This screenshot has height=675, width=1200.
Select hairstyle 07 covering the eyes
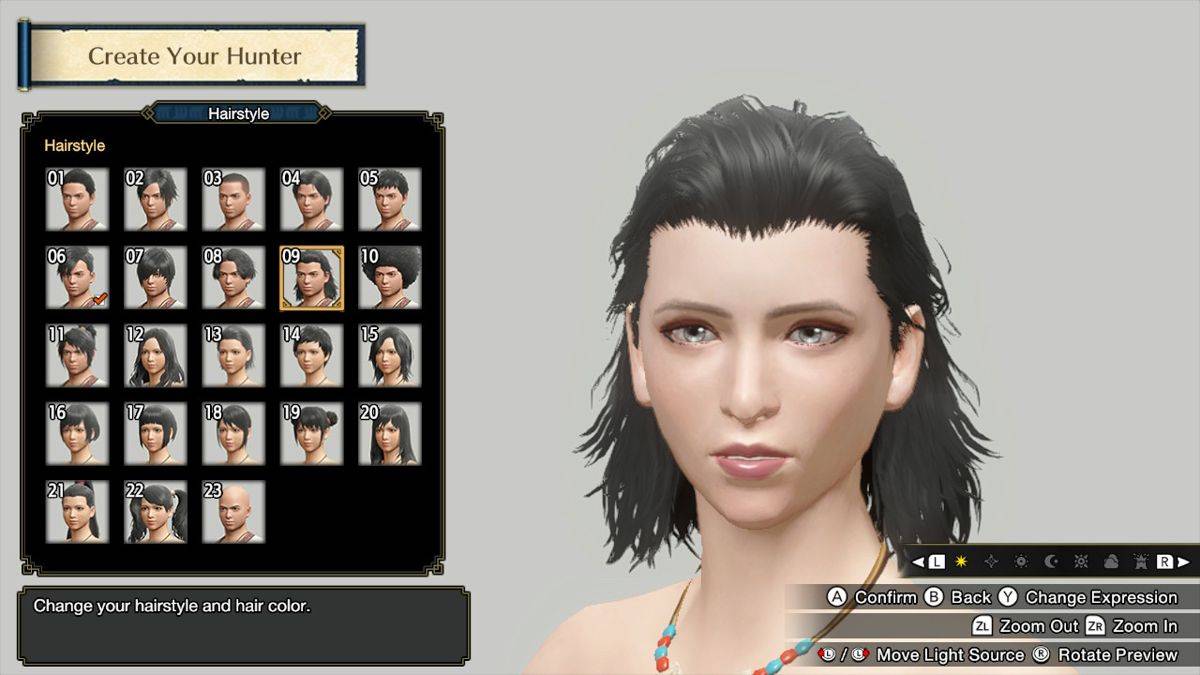(155, 277)
